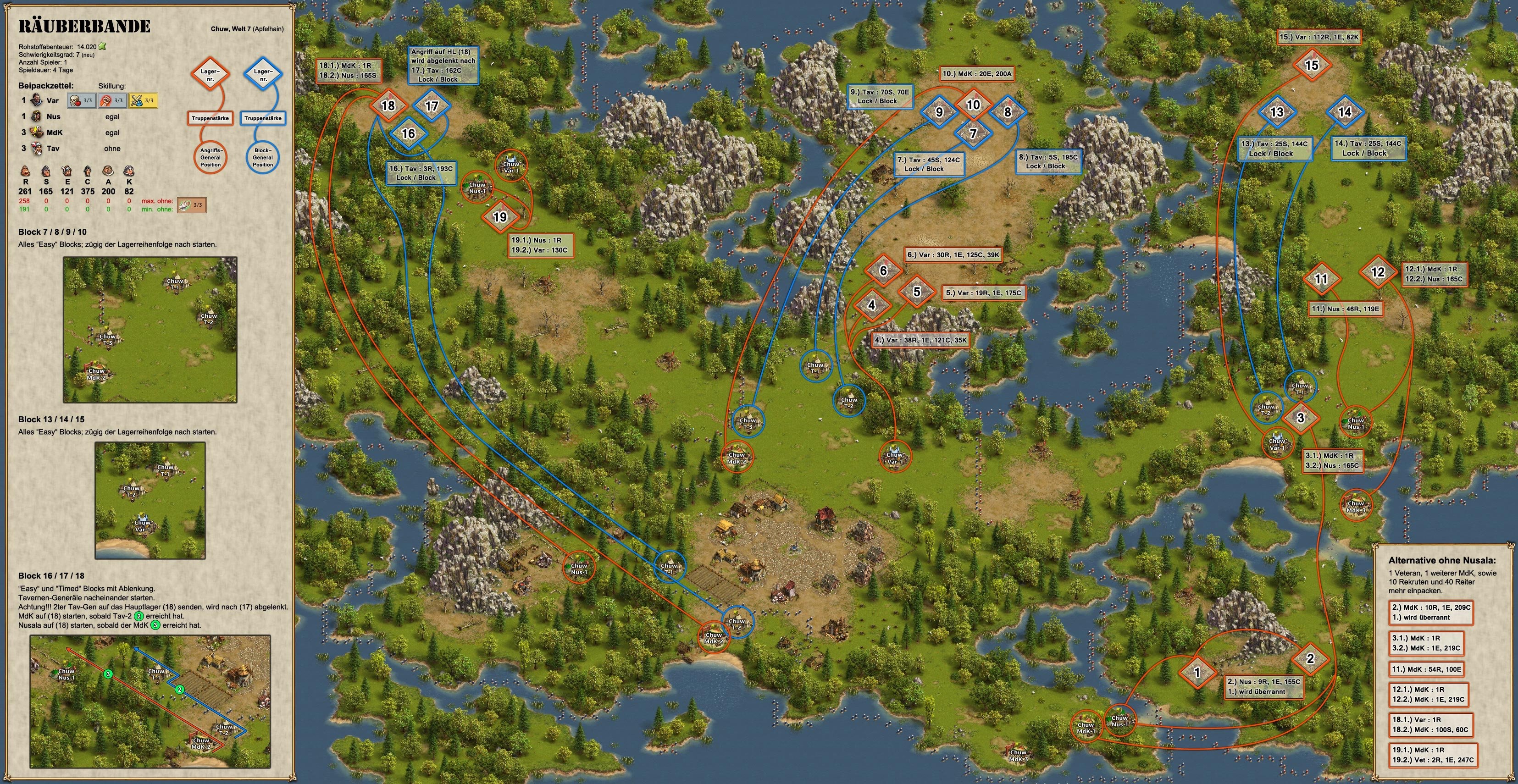Image resolution: width=1518 pixels, height=784 pixels.
Task: Select camp marker 1 diamond
Action: 1197,672
